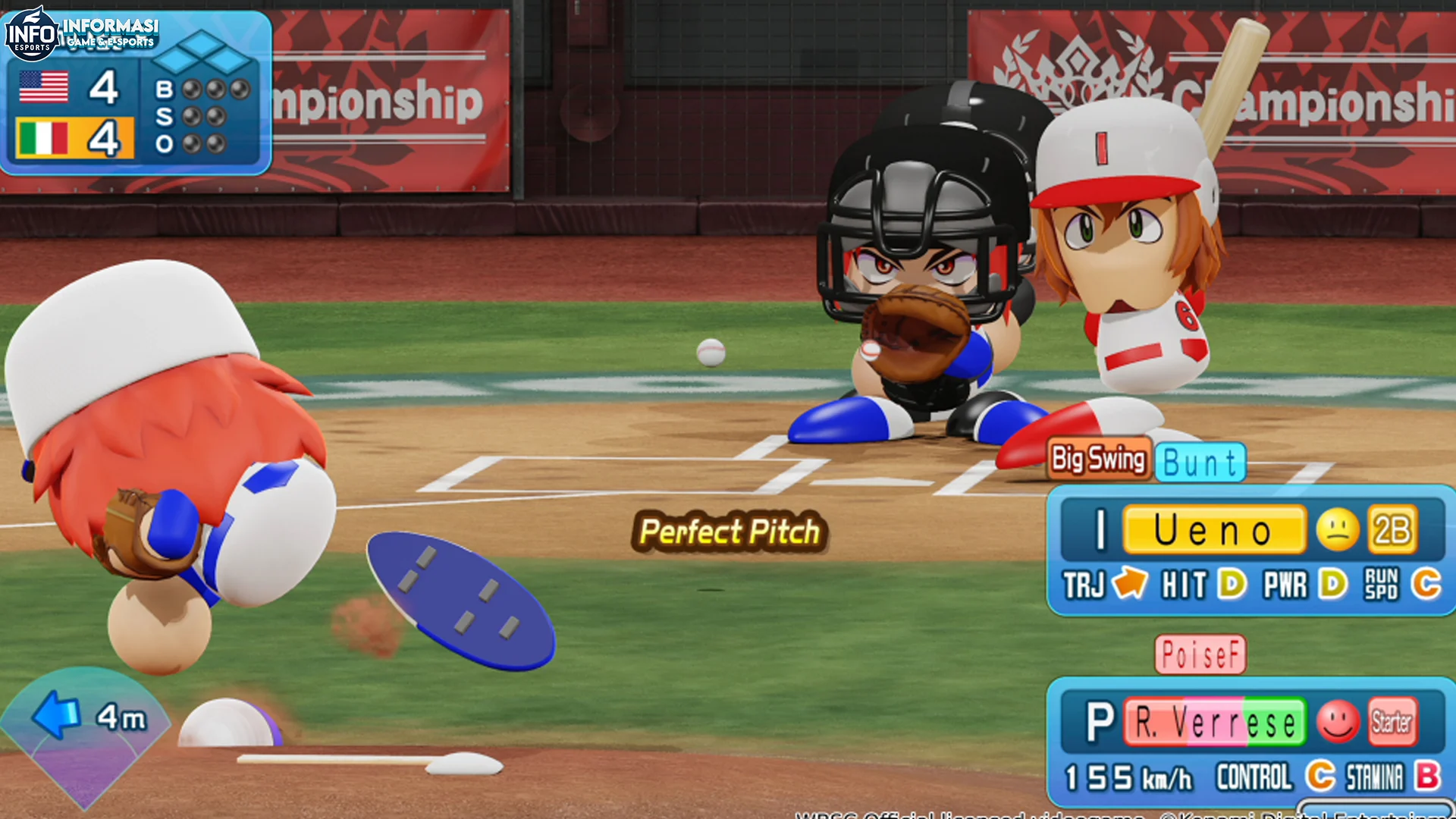The height and width of the screenshot is (819, 1456).
Task: Toggle the Bunt batting option
Action: [1202, 461]
